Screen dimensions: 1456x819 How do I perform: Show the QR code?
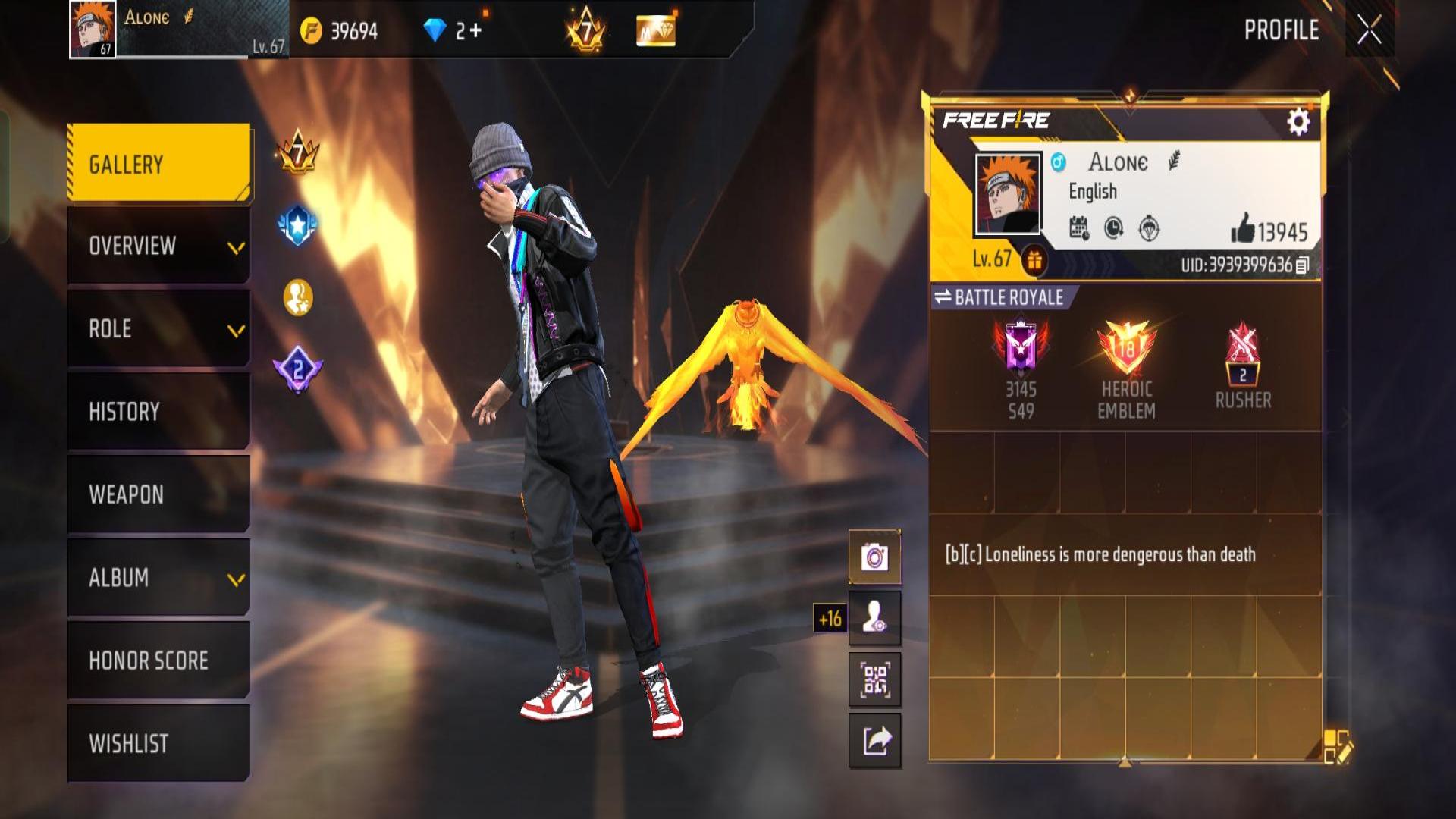pyautogui.click(x=874, y=679)
